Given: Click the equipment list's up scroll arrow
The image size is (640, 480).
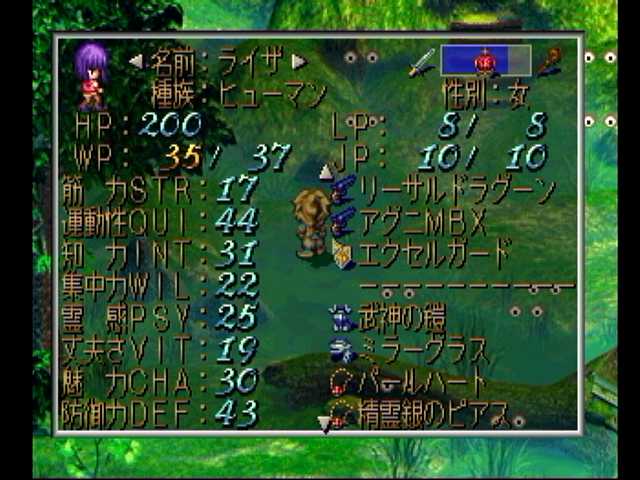Looking at the screenshot, I should pos(325,171).
